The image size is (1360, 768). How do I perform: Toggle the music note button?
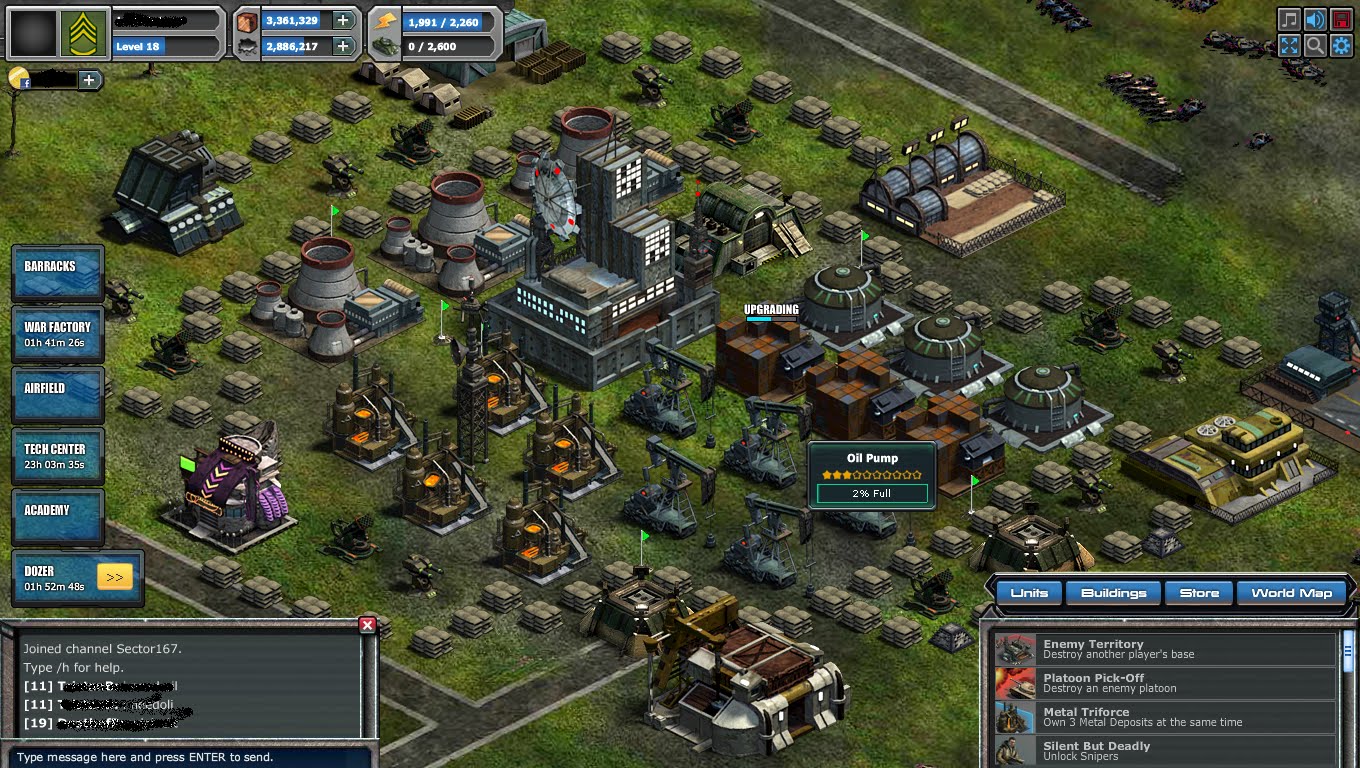click(1289, 18)
